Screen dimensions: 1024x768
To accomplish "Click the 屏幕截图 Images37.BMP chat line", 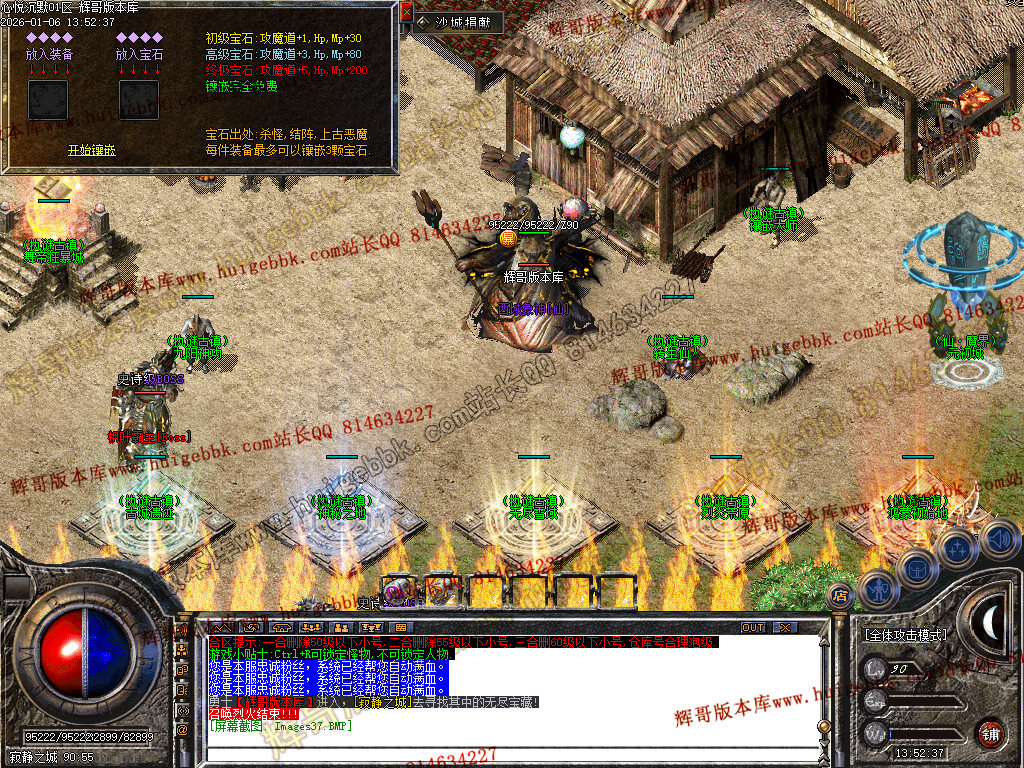I will (x=280, y=726).
